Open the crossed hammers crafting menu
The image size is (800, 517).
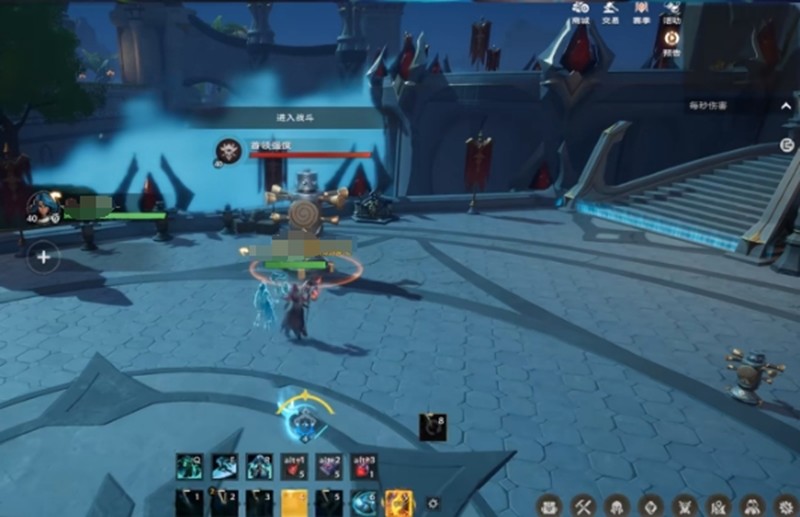[581, 505]
